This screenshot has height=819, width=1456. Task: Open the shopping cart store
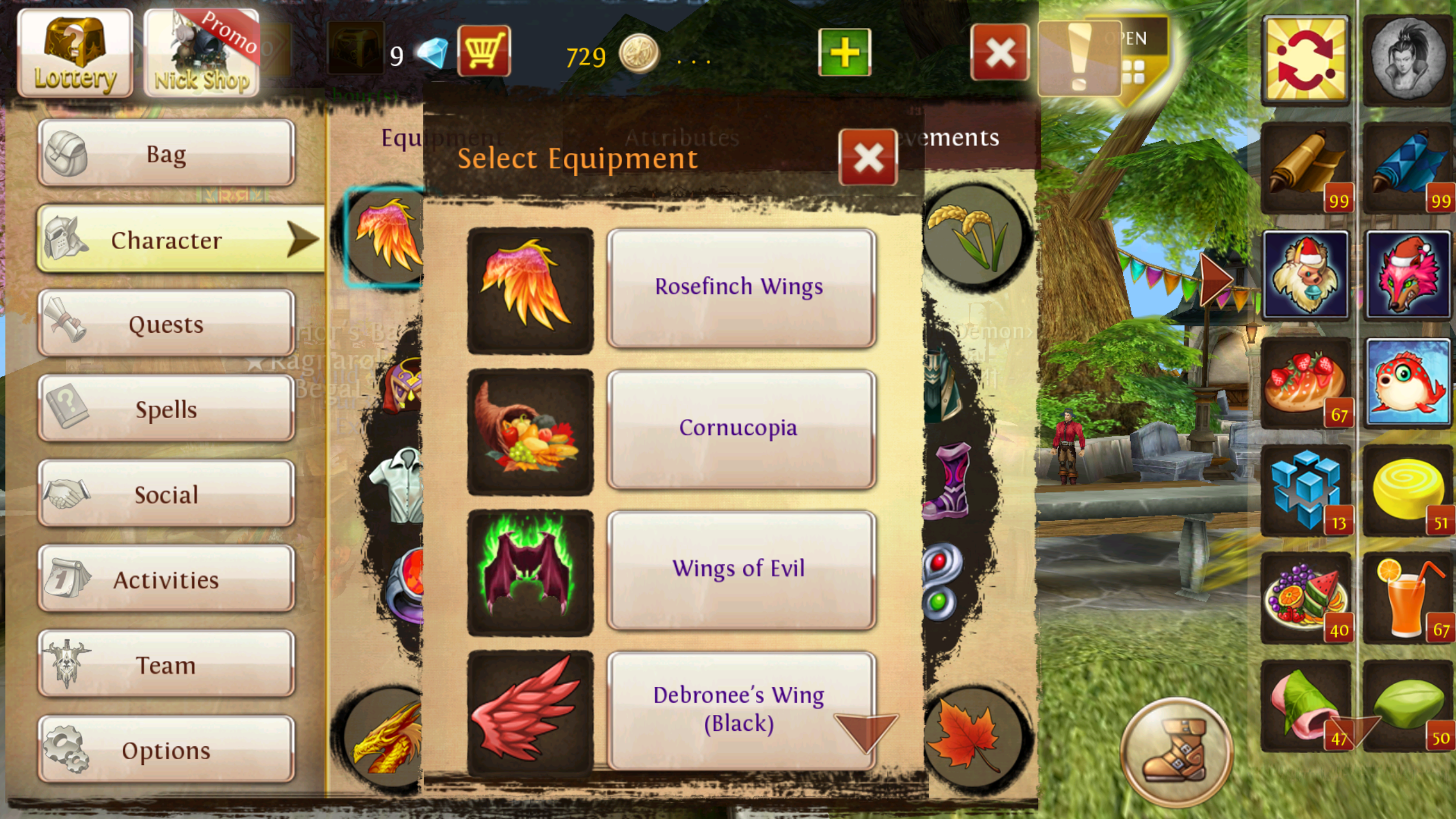484,51
